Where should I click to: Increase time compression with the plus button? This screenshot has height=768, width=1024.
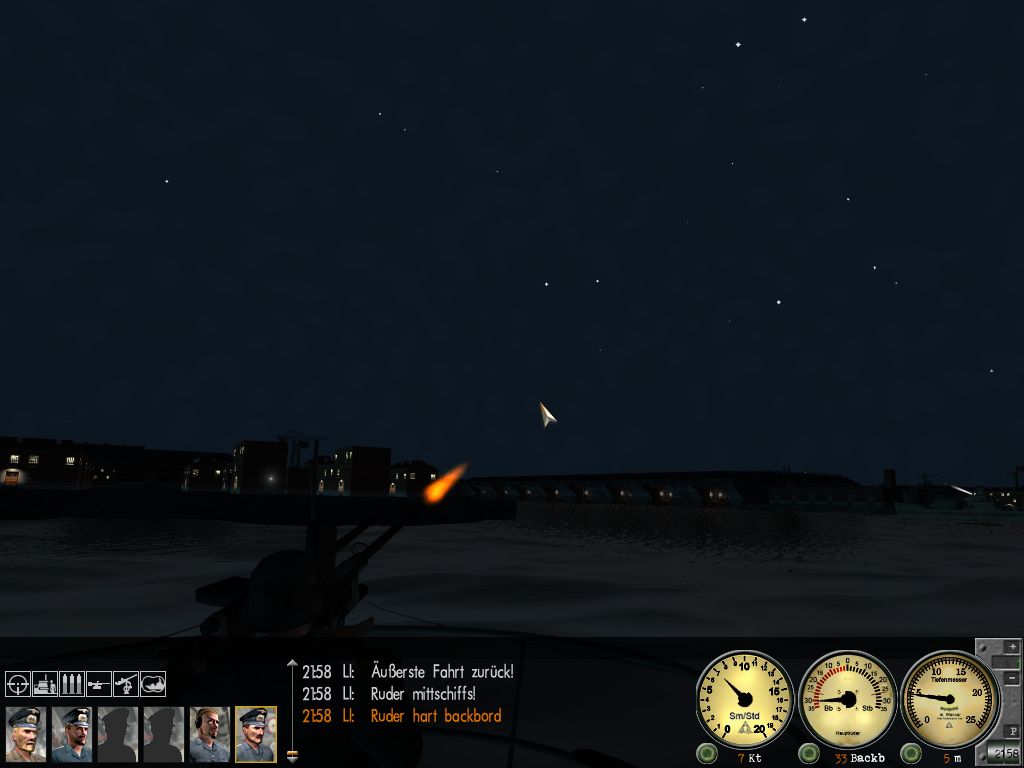pyautogui.click(x=1011, y=647)
